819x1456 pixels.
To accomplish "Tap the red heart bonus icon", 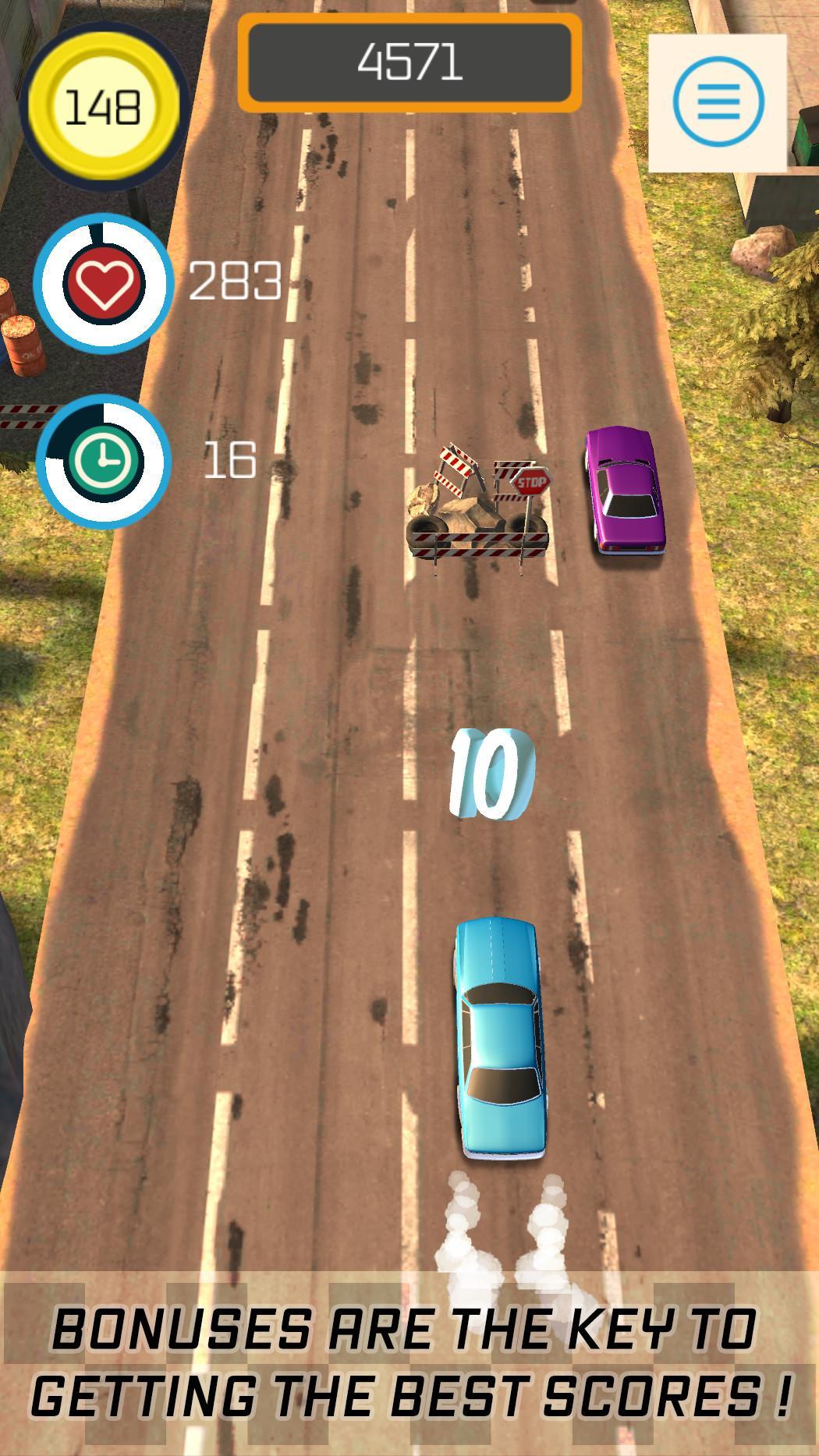I will (x=105, y=282).
